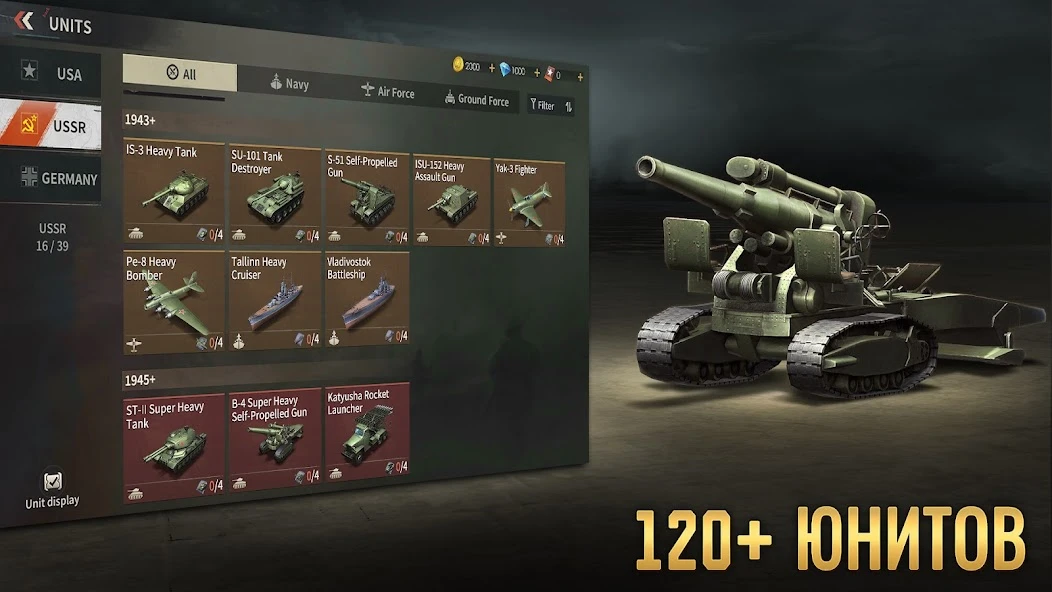The width and height of the screenshot is (1052, 592).
Task: Filter units by Ground Force
Action: pos(477,100)
